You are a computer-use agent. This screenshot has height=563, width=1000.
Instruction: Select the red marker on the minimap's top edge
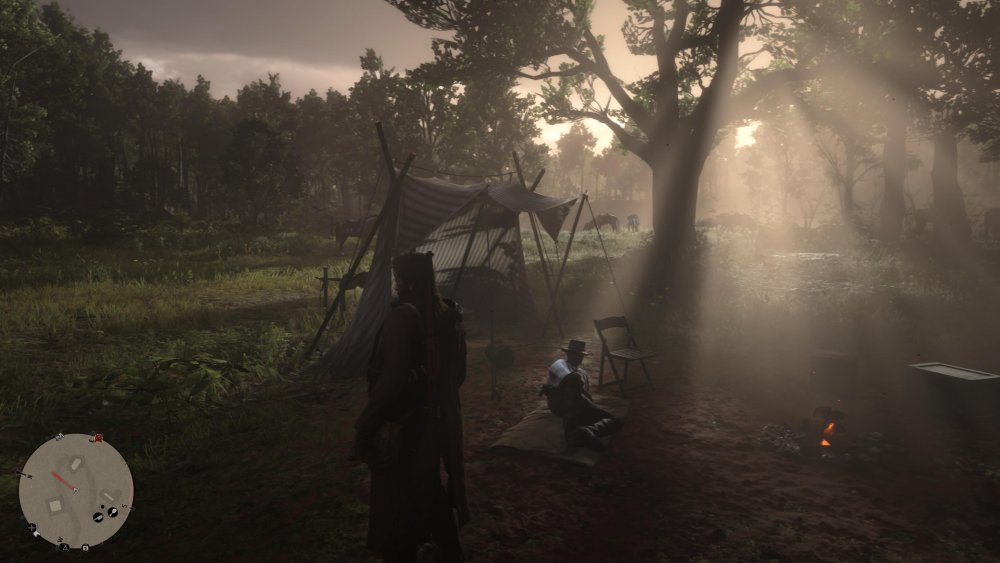click(x=96, y=437)
